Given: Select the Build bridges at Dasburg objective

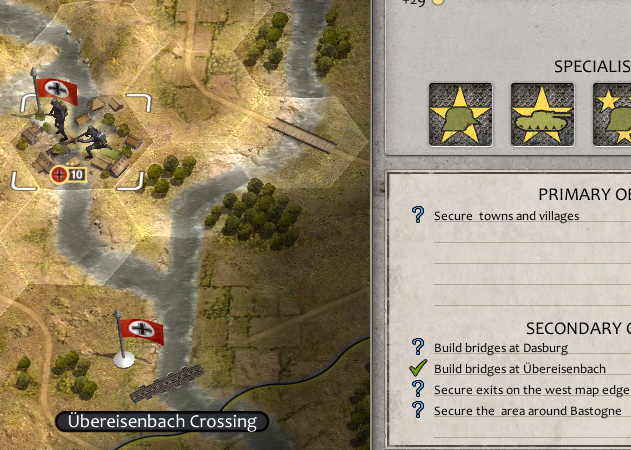Looking at the screenshot, I should [500, 348].
